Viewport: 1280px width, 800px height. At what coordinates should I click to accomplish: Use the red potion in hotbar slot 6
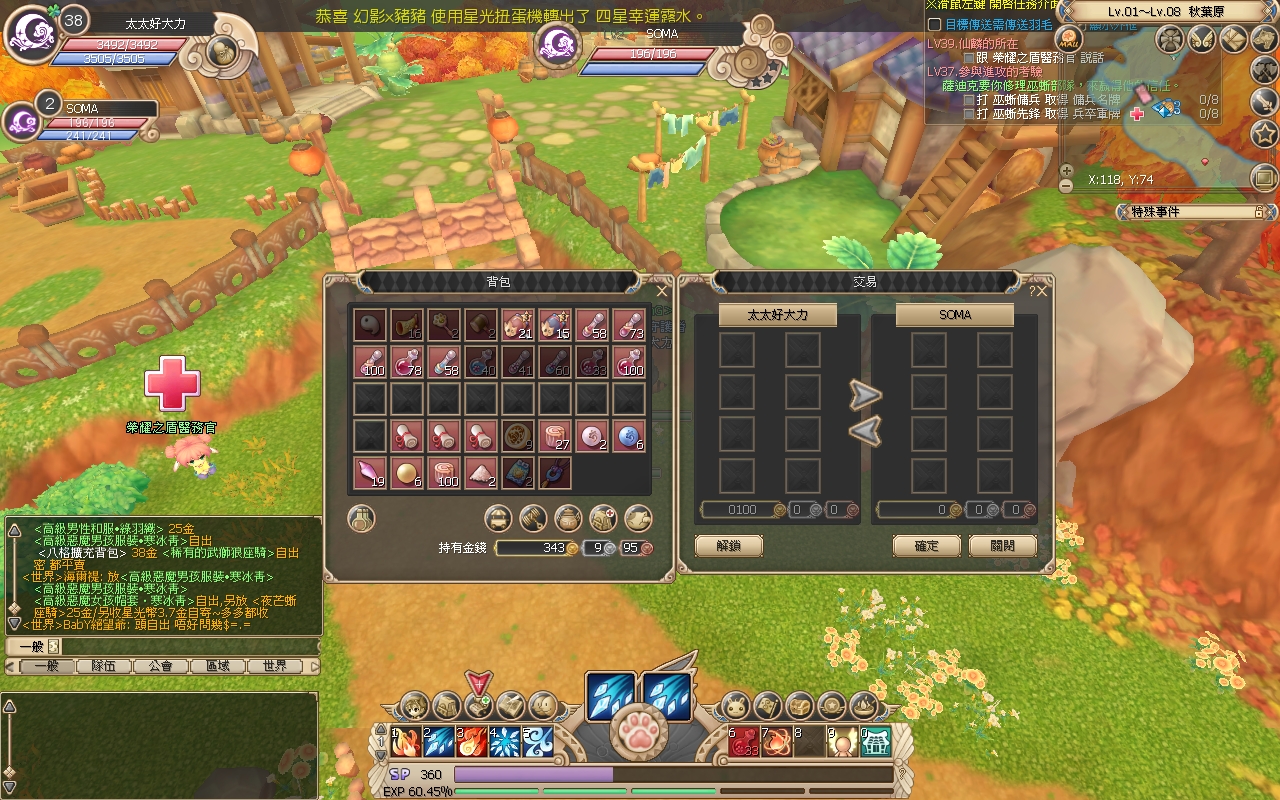[743, 741]
